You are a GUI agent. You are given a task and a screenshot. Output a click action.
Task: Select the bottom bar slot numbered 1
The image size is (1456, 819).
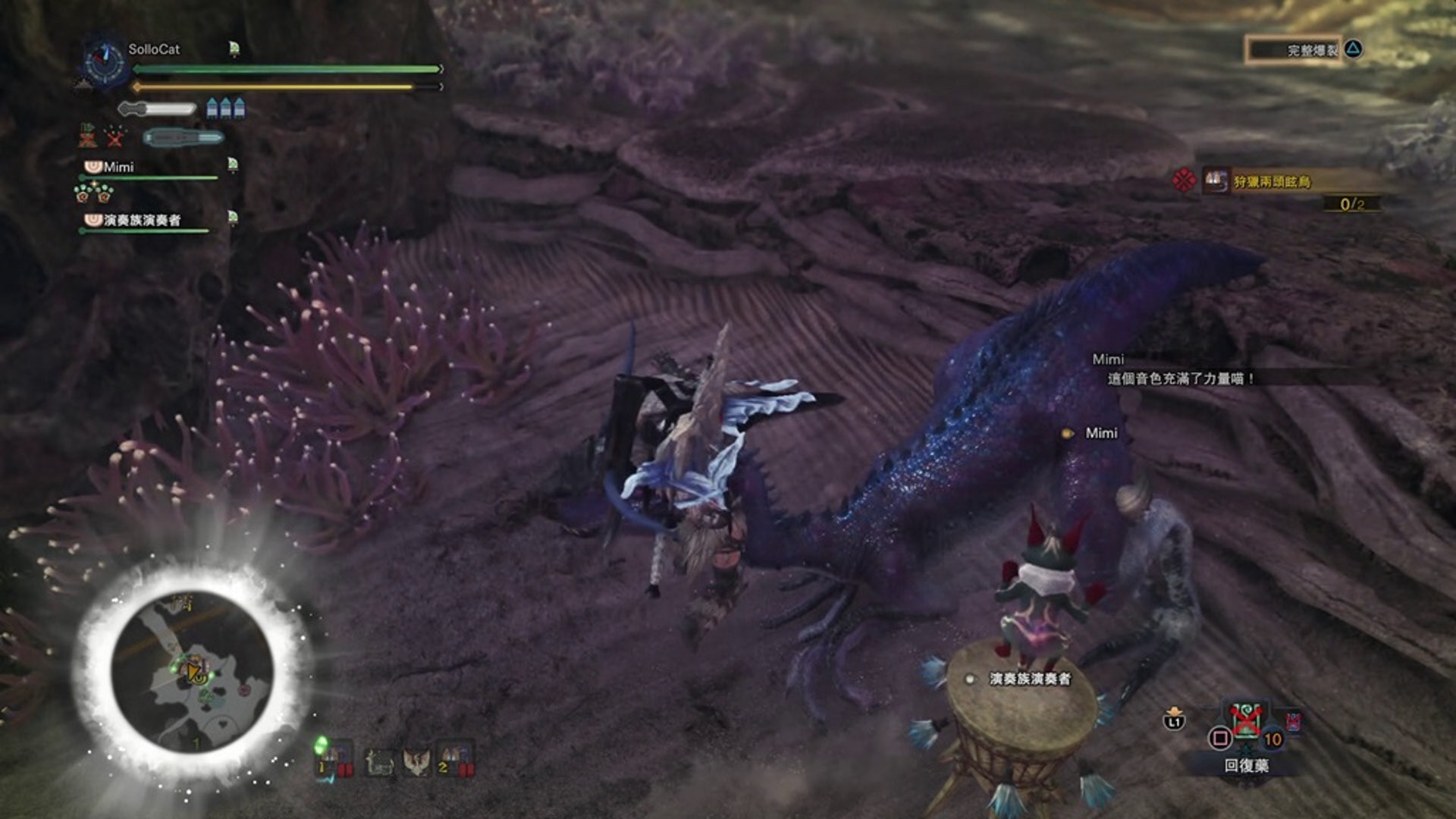(x=334, y=759)
